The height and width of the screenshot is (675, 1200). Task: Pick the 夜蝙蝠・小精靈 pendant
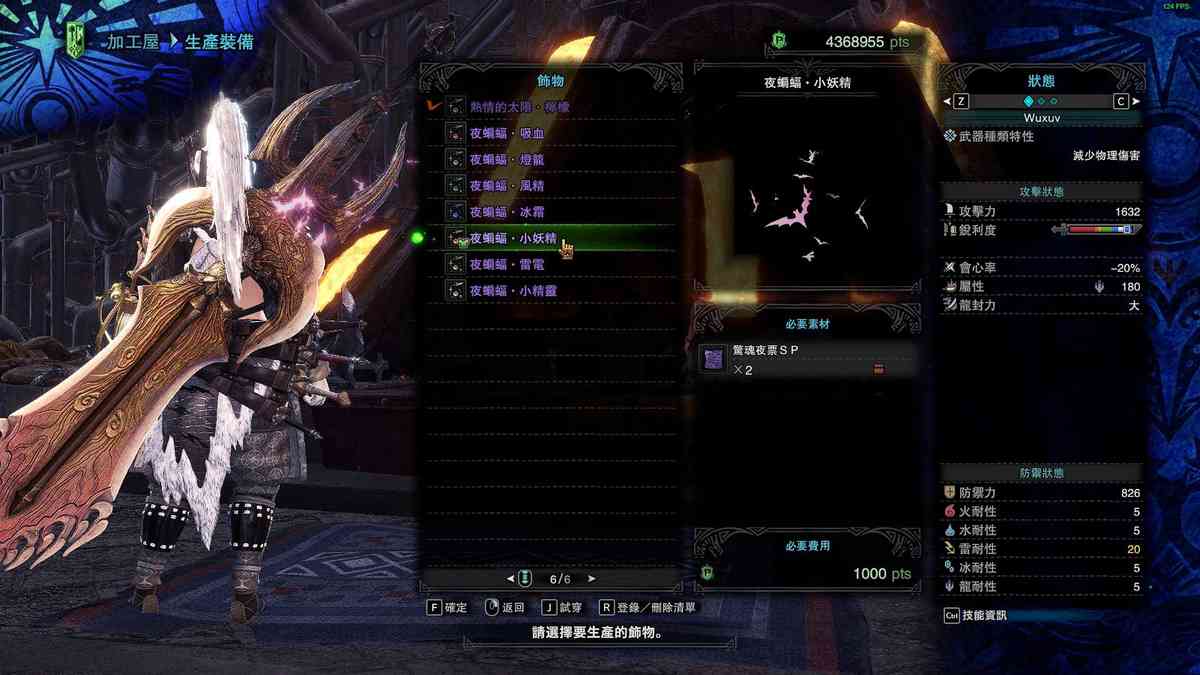click(x=512, y=290)
